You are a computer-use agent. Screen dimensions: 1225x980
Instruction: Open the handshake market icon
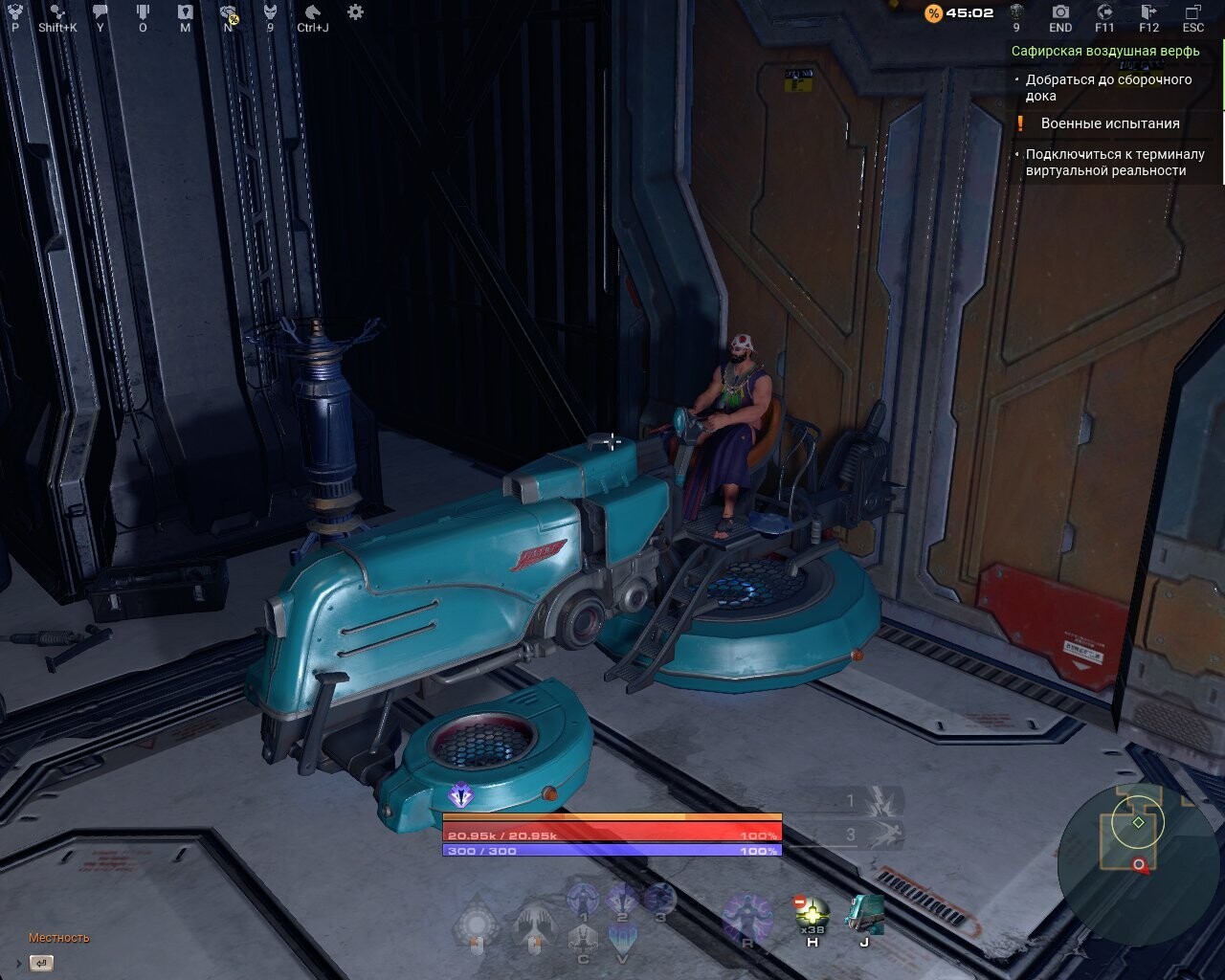tap(228, 12)
